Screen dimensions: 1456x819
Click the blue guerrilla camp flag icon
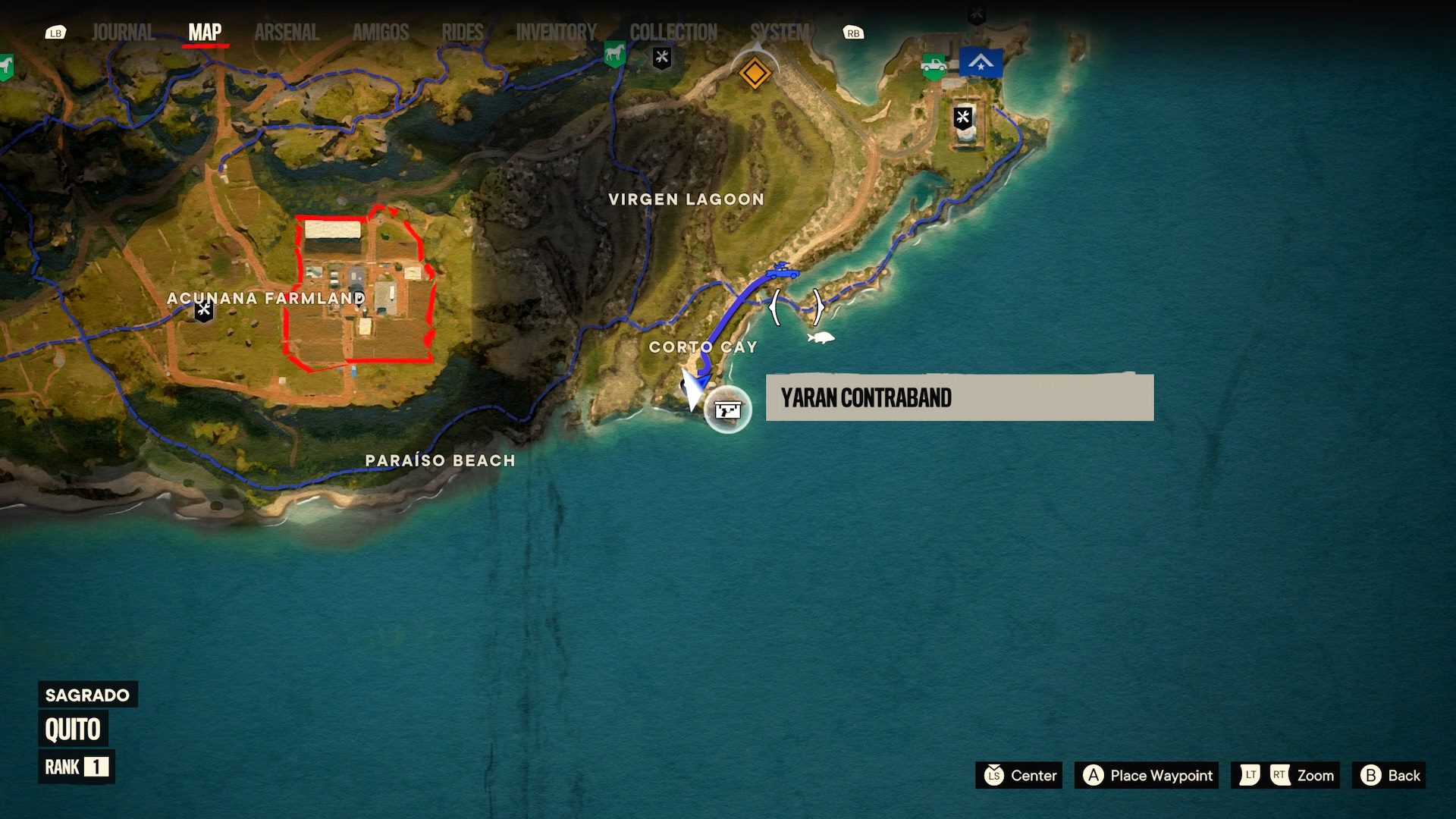(x=982, y=62)
